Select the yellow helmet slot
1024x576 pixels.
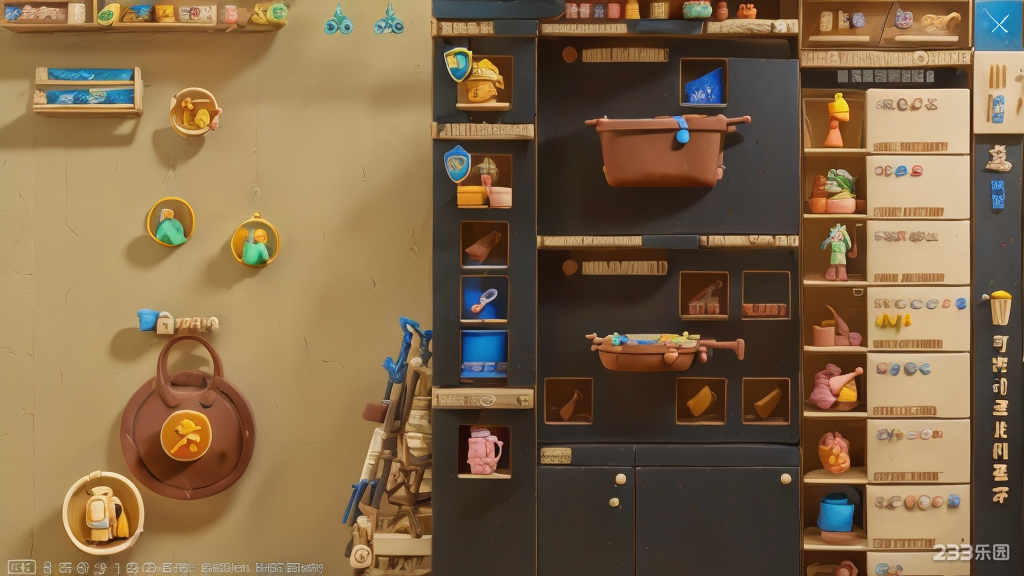pos(484,81)
